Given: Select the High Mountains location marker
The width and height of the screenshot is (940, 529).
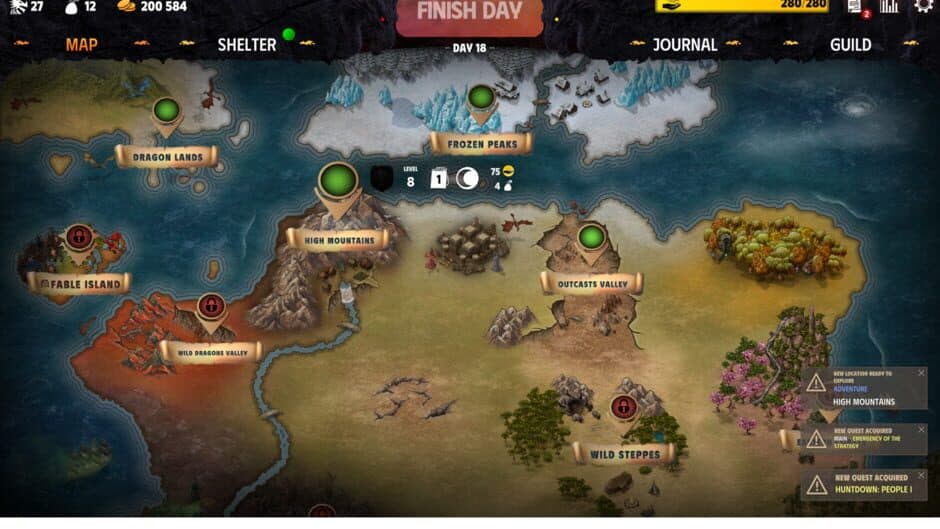Looking at the screenshot, I should 338,182.
